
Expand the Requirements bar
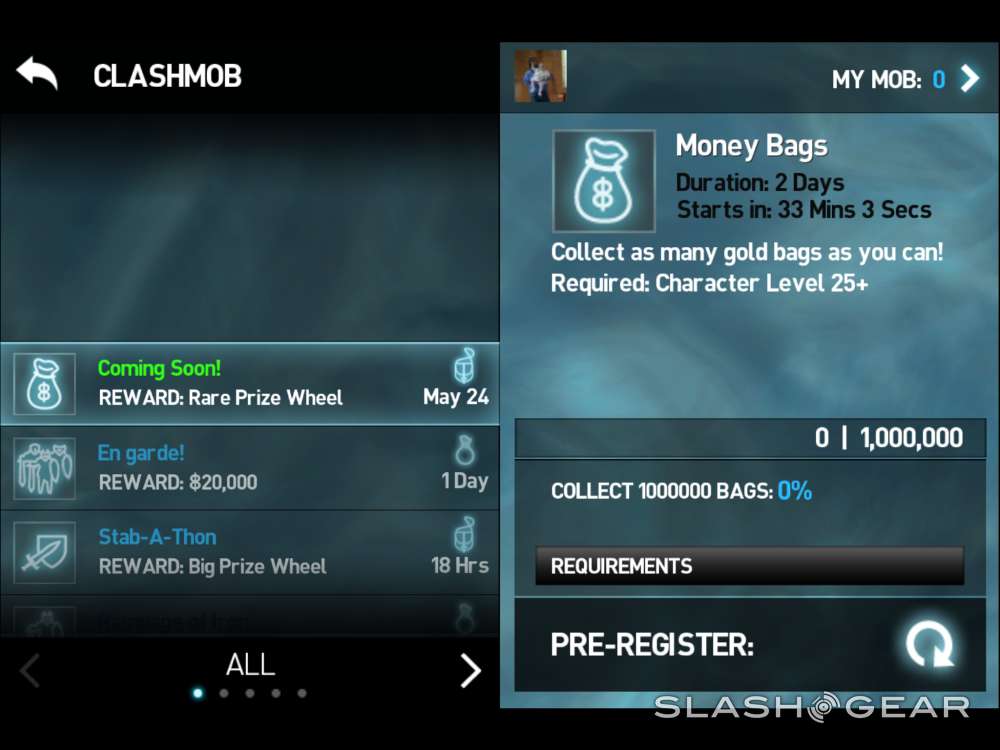coord(749,566)
